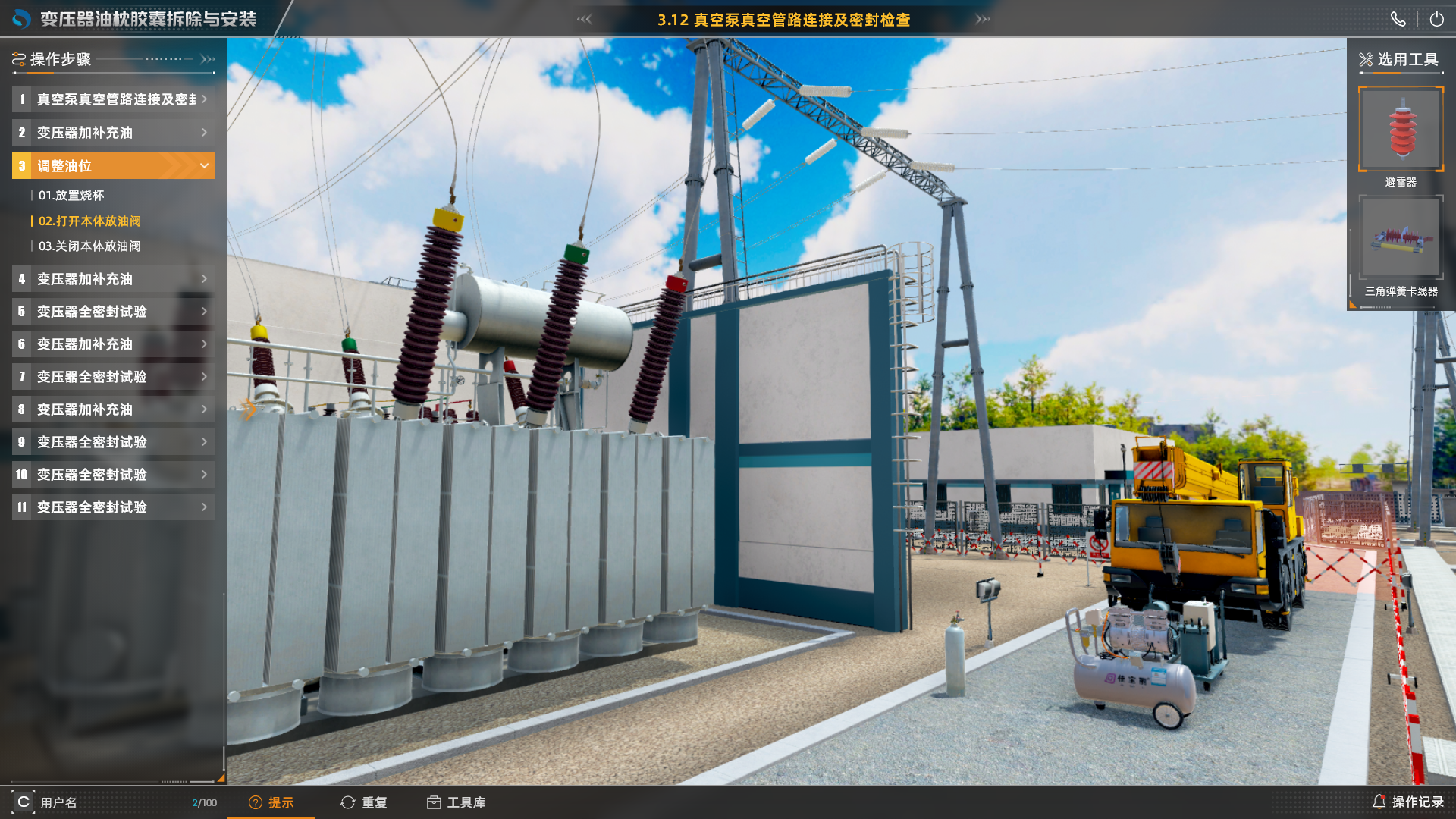Open step 5 变压器全密封试验
1456x819 pixels.
(x=114, y=312)
